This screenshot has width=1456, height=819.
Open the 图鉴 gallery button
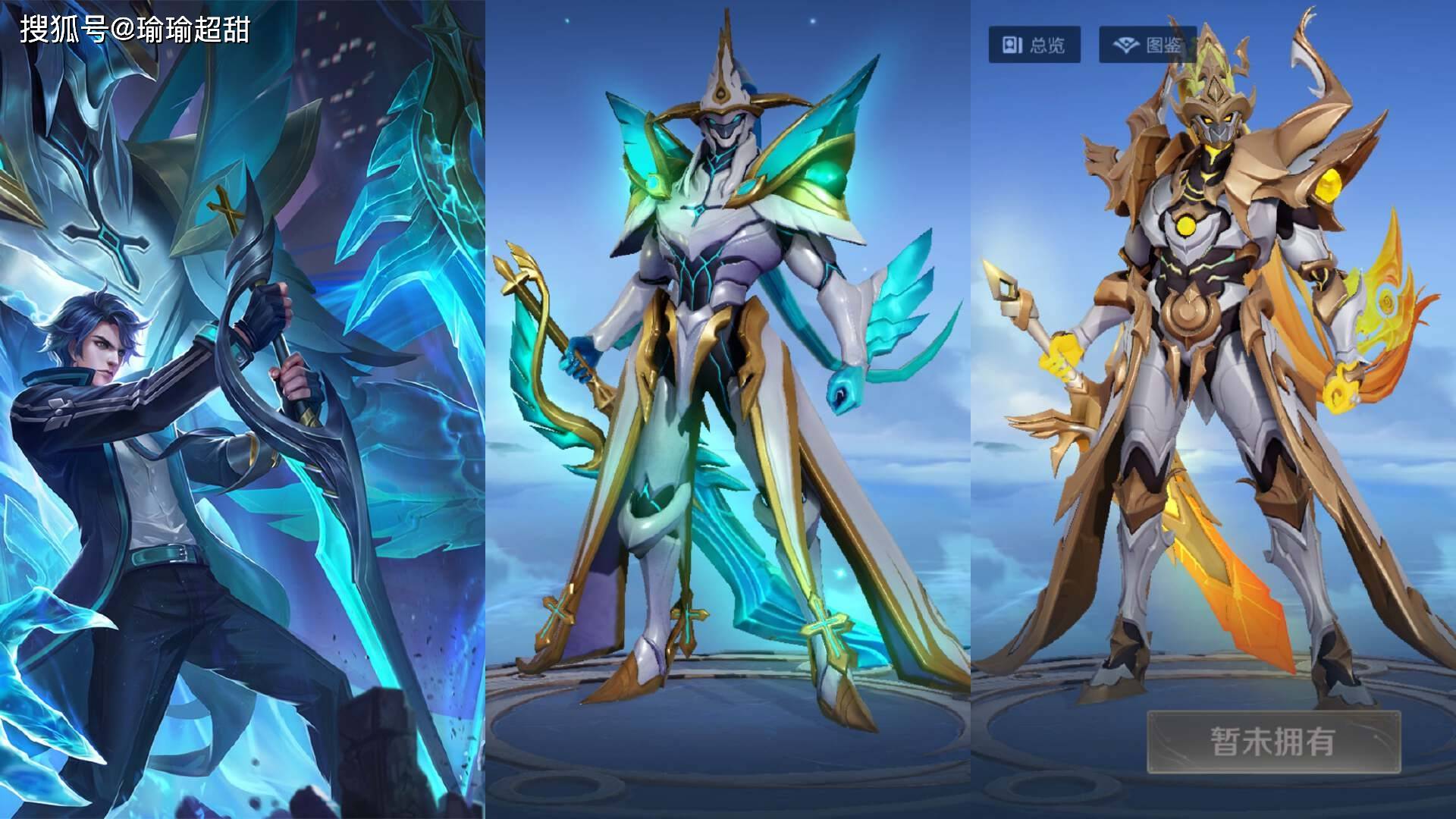point(1147,45)
